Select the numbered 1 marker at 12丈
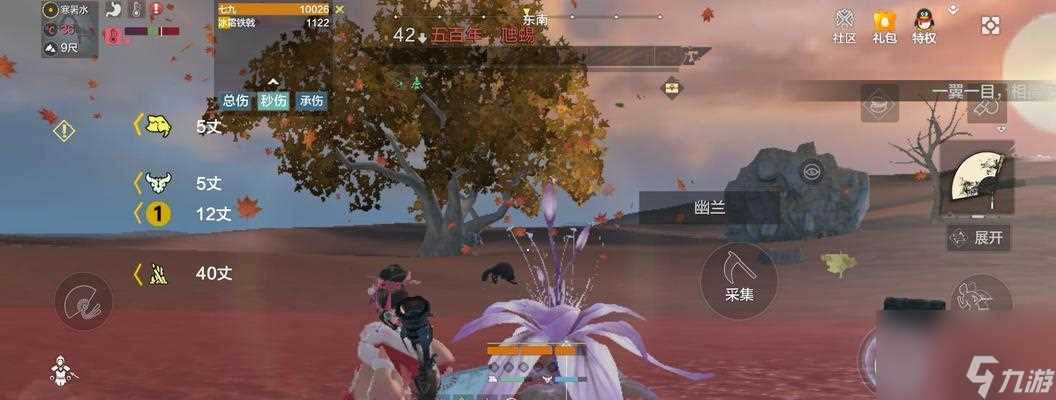This screenshot has height=400, width=1056. tap(157, 212)
